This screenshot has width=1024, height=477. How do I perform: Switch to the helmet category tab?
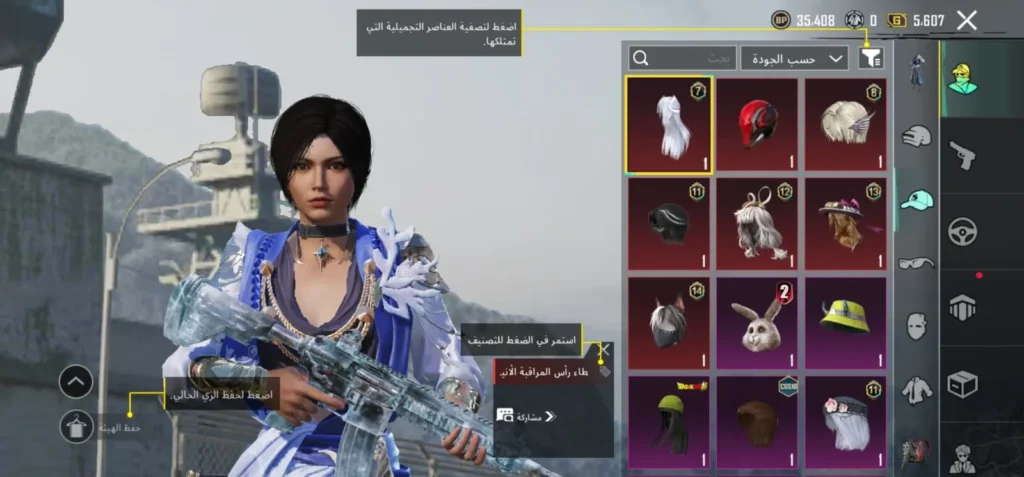[x=916, y=137]
